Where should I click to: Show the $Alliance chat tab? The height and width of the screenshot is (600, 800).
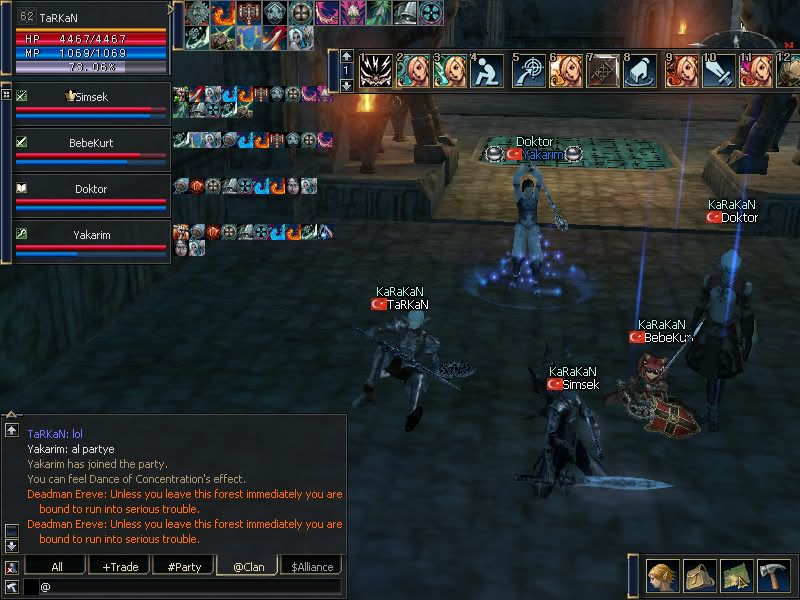[312, 566]
